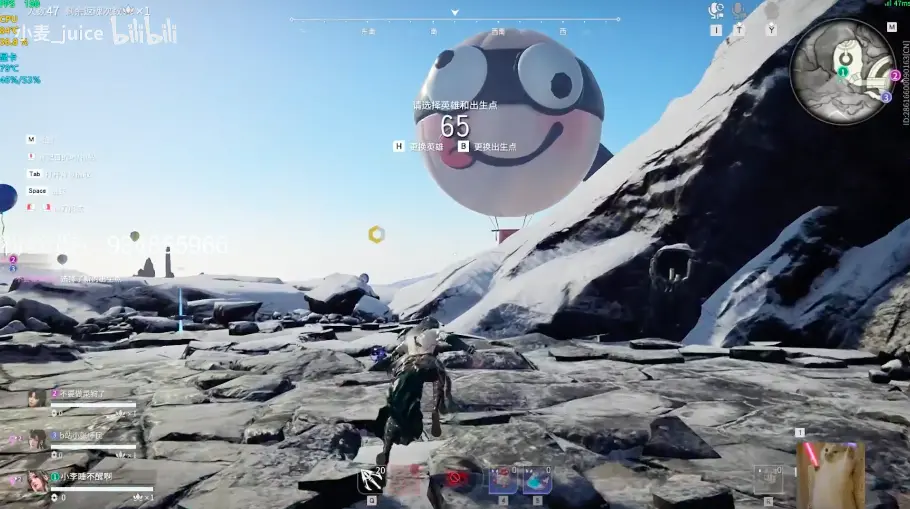Toggle the voice speaker icon
This screenshot has width=910, height=509.
pyautogui.click(x=716, y=10)
